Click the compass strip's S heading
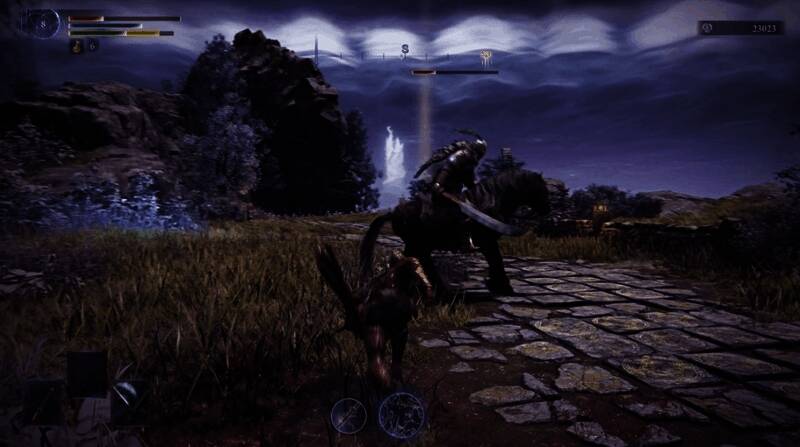The height and width of the screenshot is (447, 800). [405, 47]
